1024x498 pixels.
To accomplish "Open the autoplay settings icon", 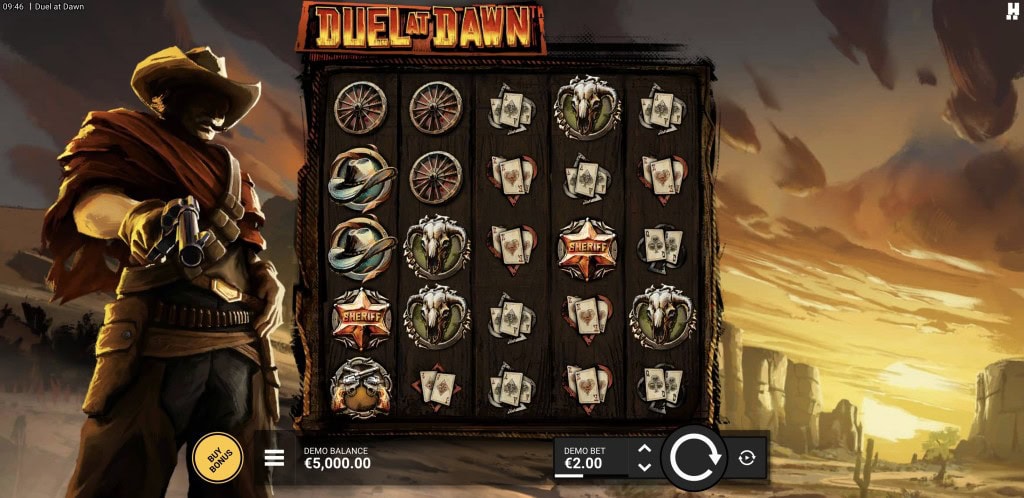I will coord(747,458).
